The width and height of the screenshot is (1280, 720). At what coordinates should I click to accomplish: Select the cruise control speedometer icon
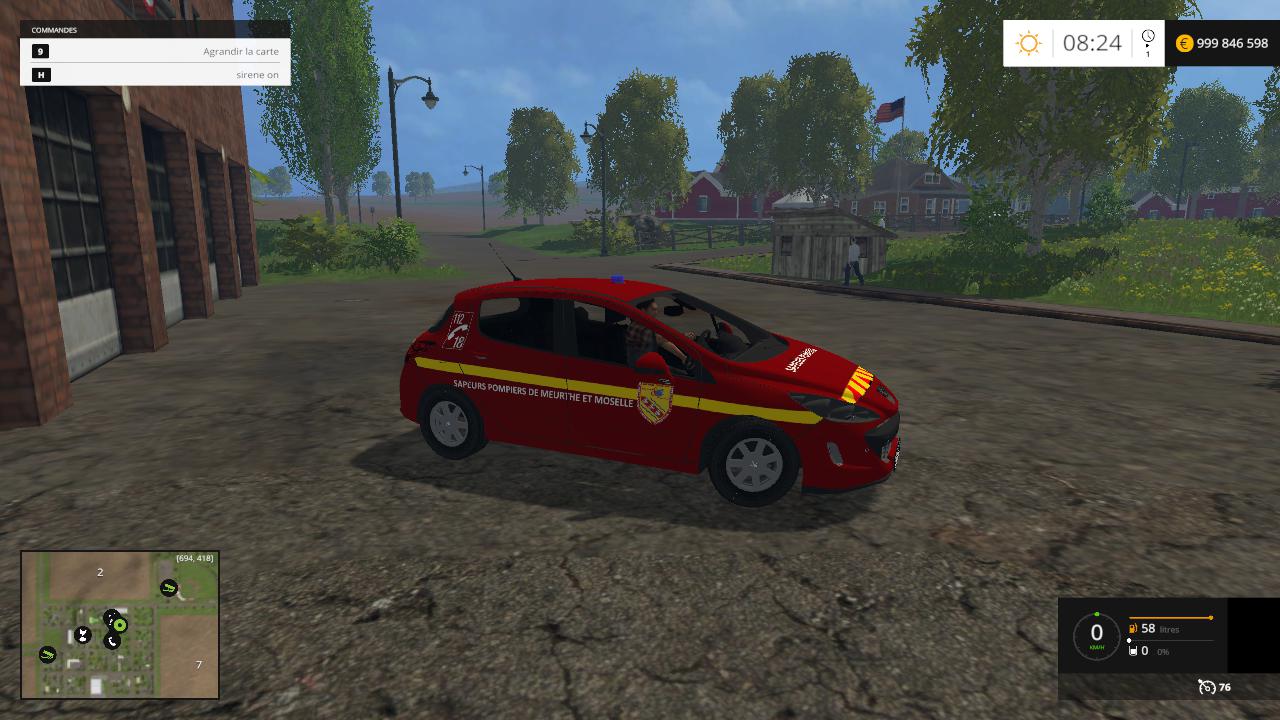1208,687
